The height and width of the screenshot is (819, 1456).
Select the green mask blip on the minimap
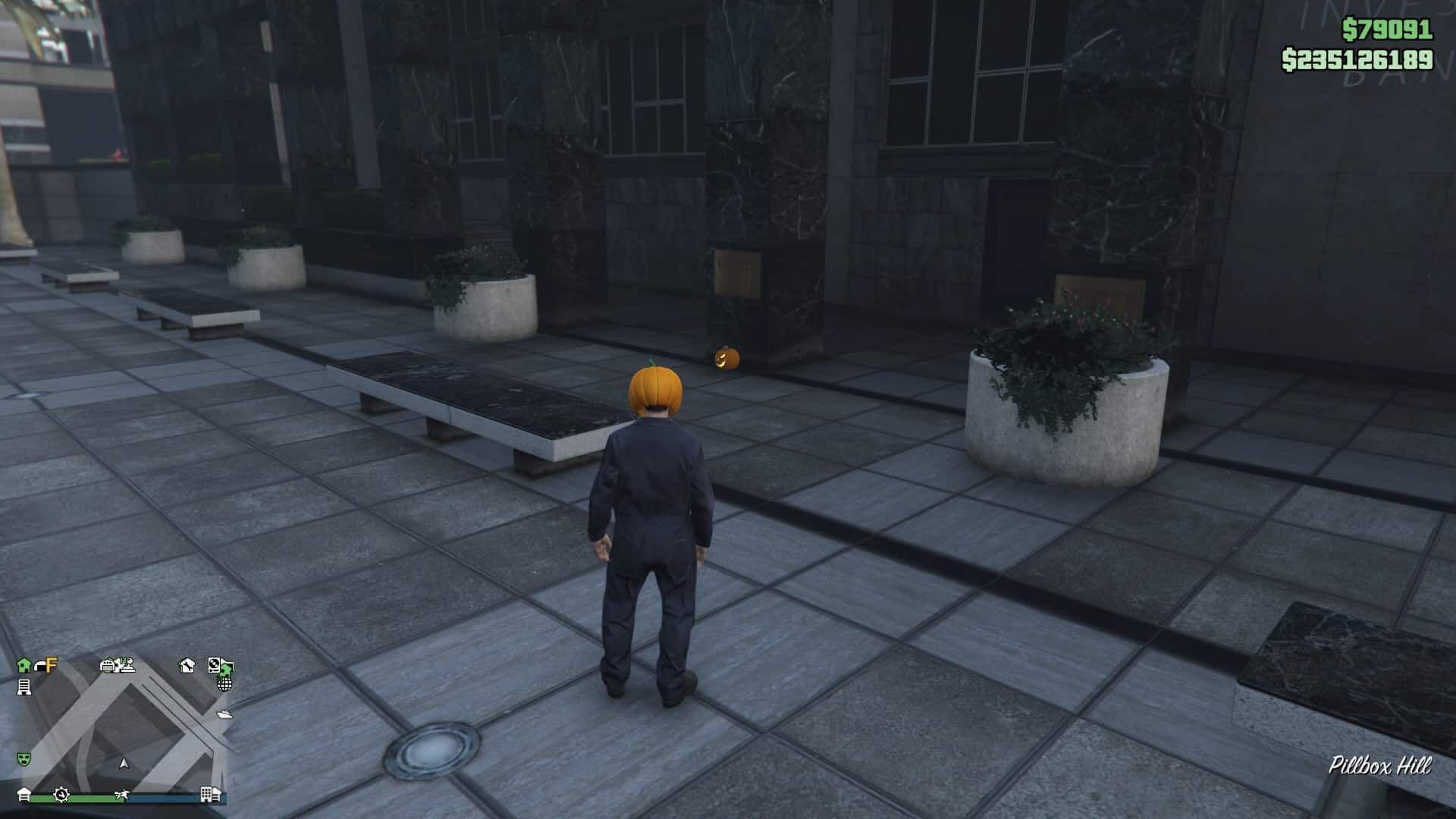pyautogui.click(x=24, y=758)
